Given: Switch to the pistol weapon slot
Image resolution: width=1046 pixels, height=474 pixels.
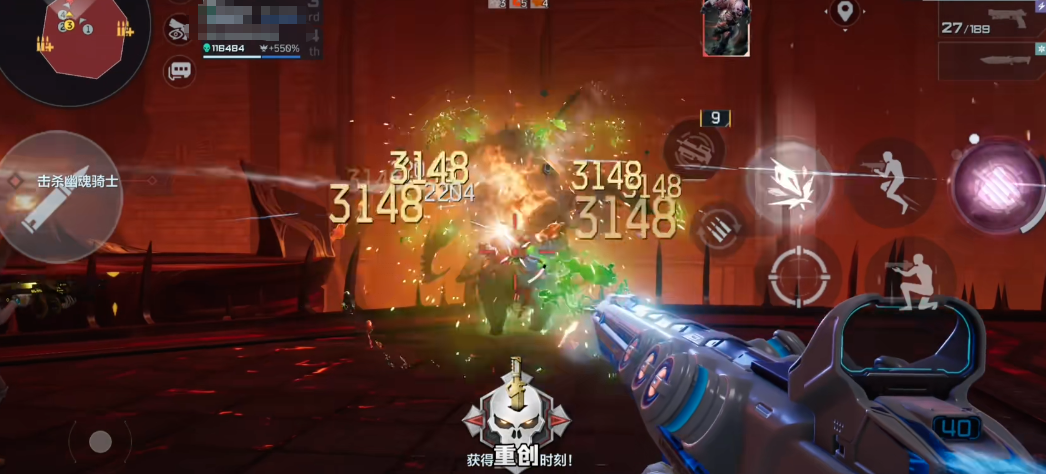Looking at the screenshot, I should tap(991, 20).
